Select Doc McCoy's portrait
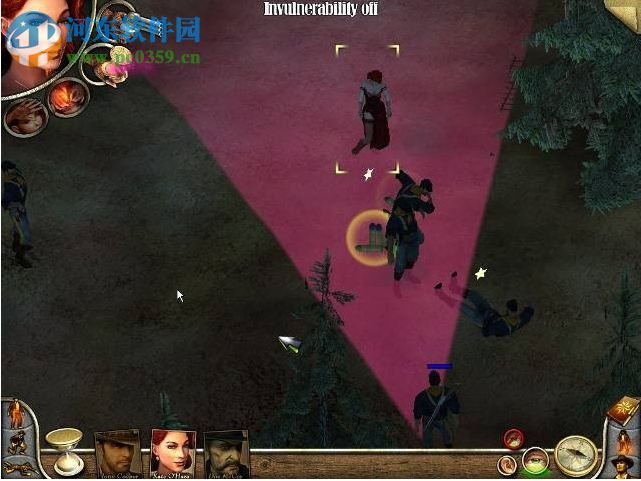Screen dimensions: 641x481 click(226, 455)
